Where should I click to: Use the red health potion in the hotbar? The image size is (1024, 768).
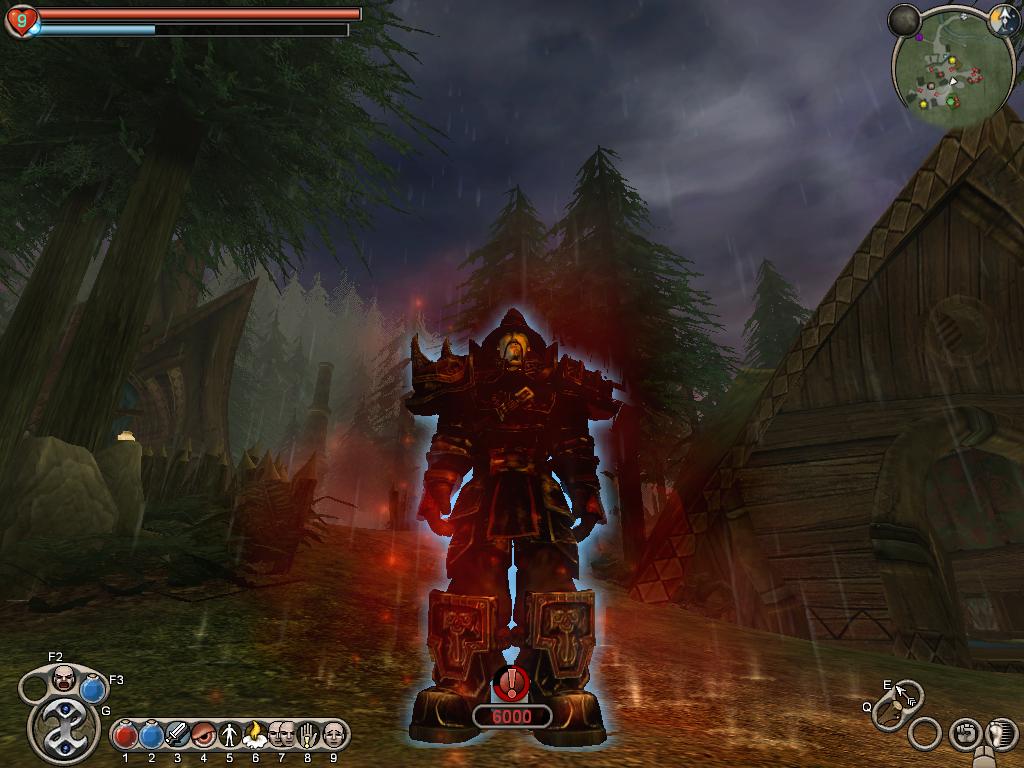[125, 736]
